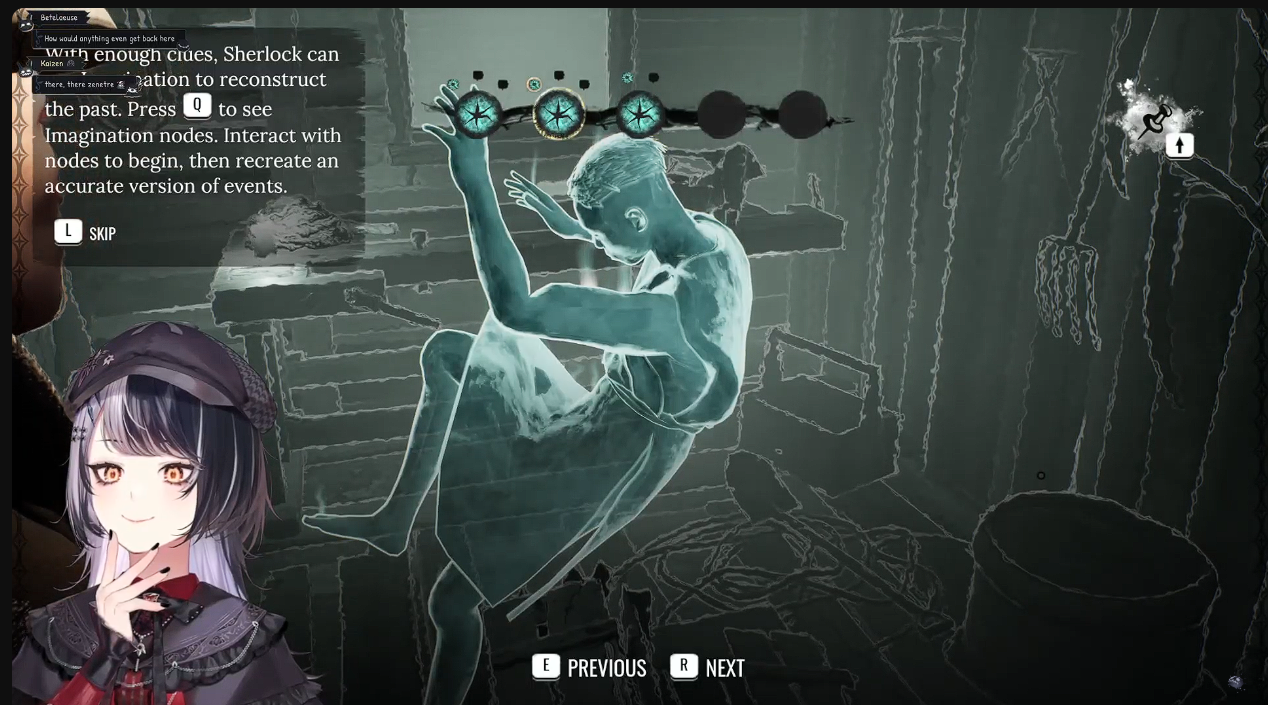Open the pin icon in the white splash
The height and width of the screenshot is (705, 1268).
point(1155,121)
